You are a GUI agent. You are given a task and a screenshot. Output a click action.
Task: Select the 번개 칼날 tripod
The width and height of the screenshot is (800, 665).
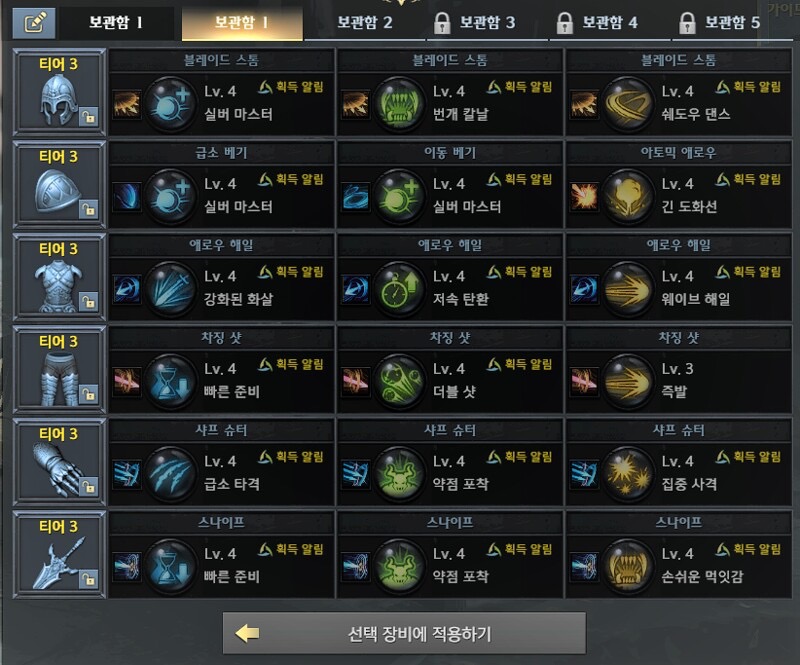[x=450, y=103]
